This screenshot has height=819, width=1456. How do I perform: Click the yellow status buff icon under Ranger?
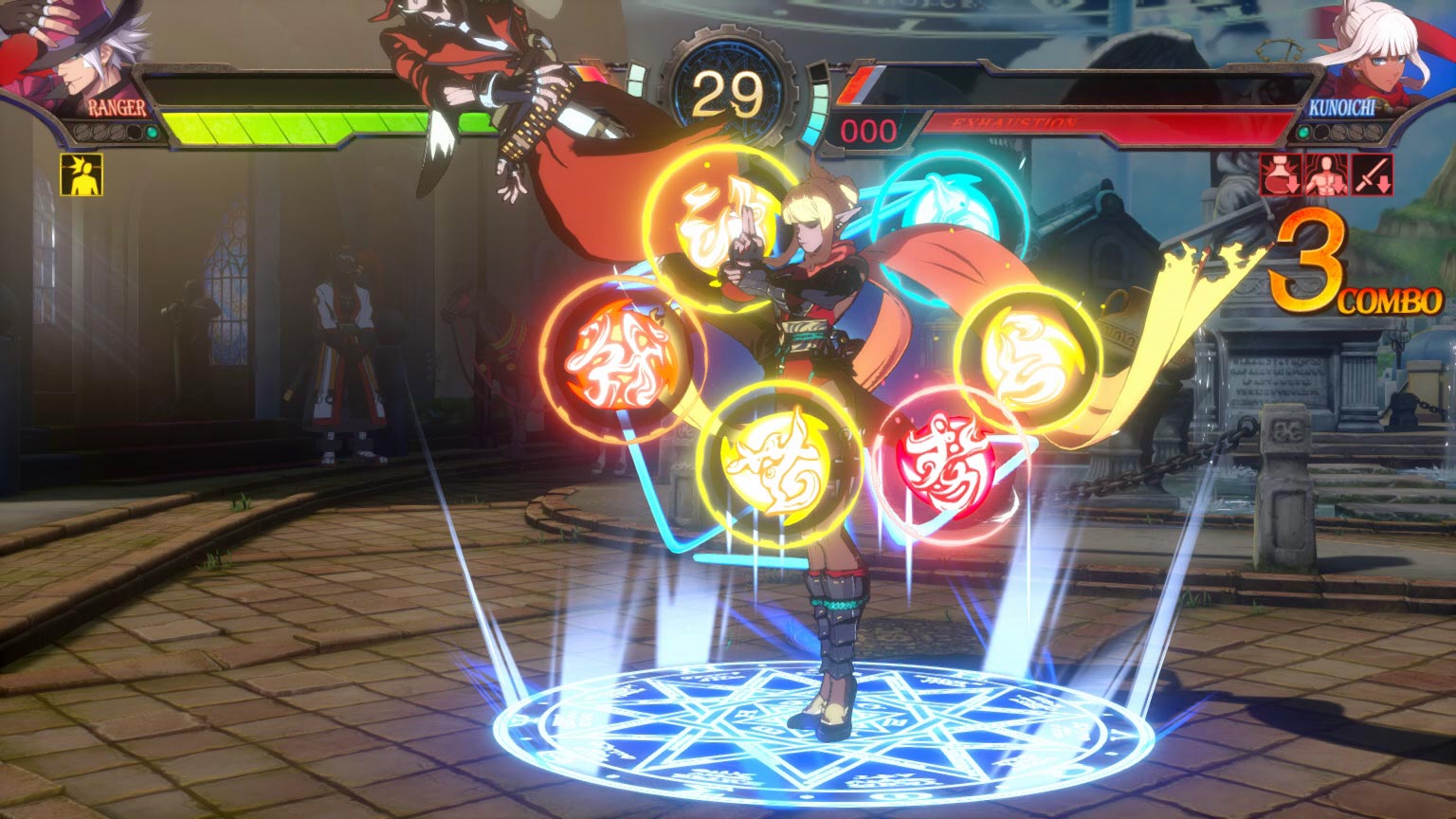tap(82, 174)
